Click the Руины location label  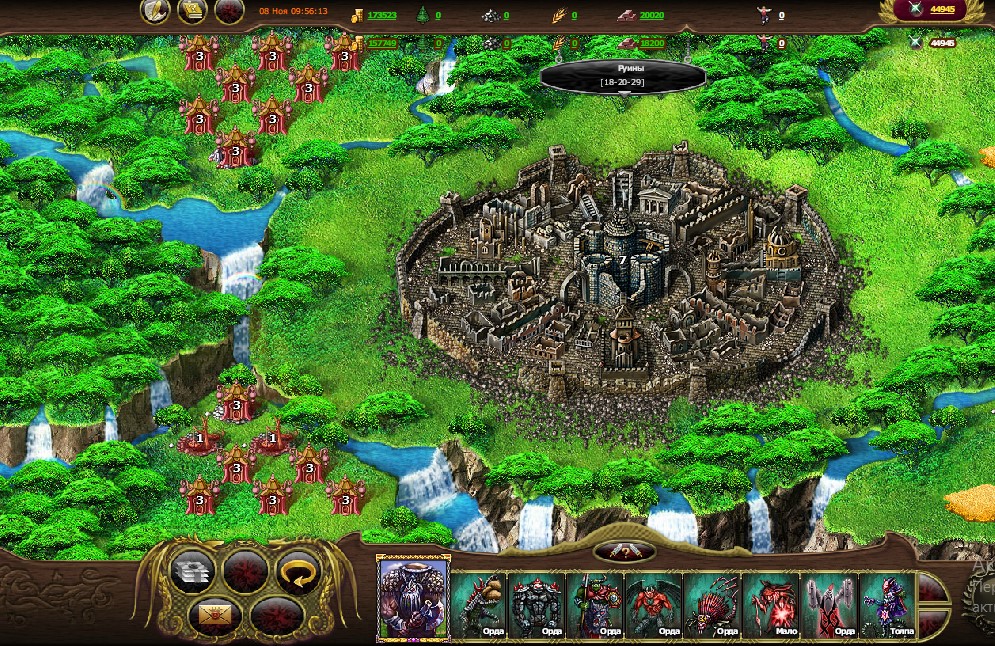(623, 76)
